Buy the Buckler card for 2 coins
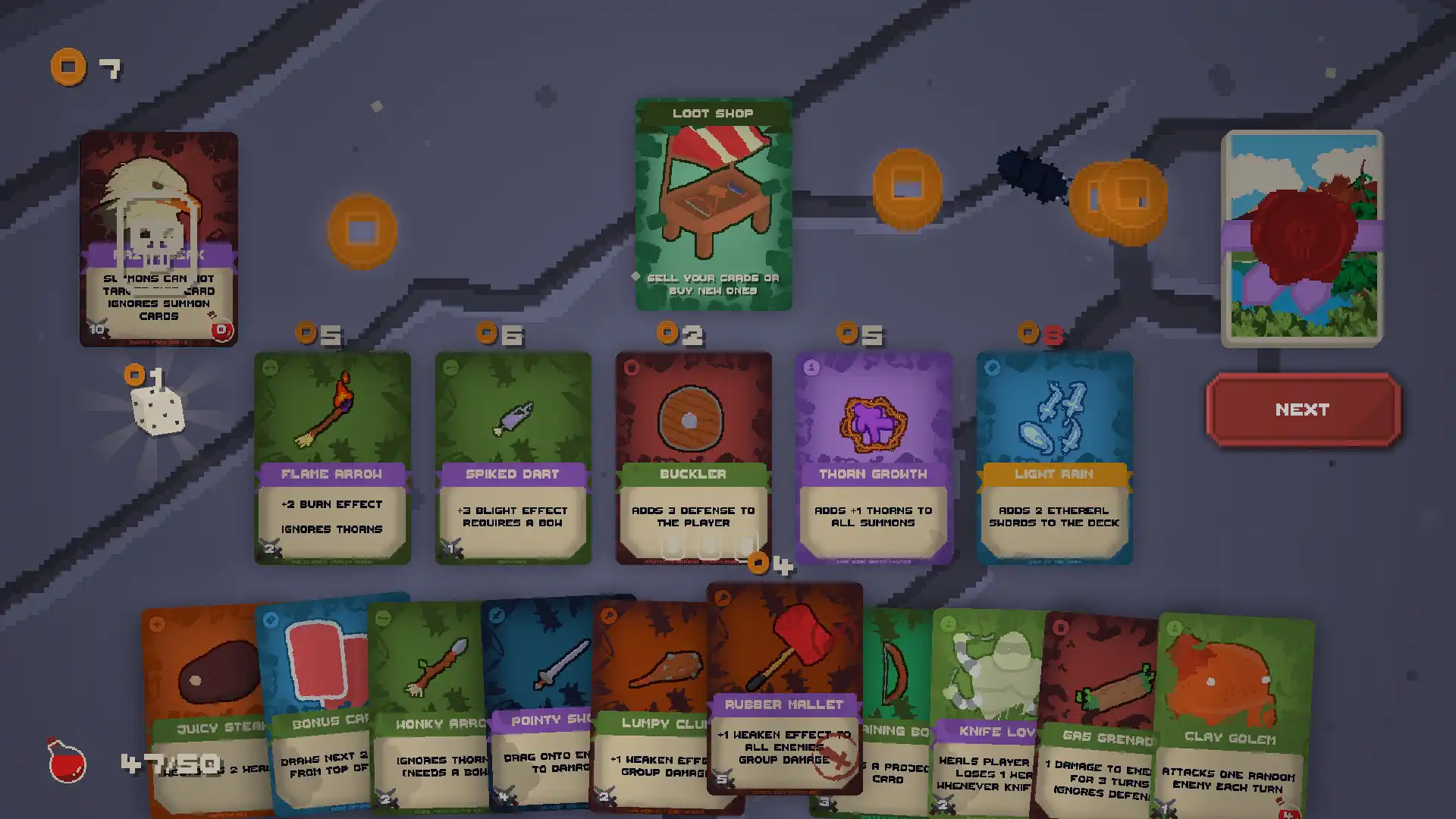Screen dimensions: 1456x819 (692, 455)
